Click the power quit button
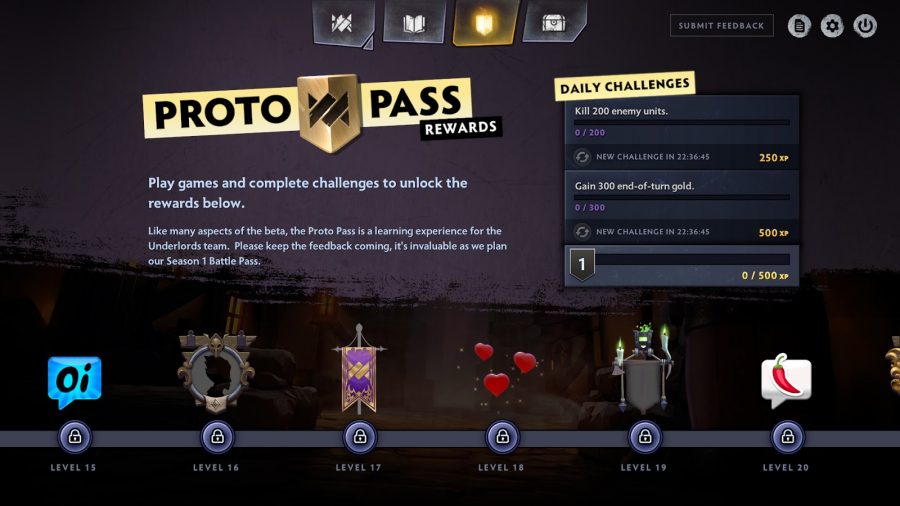900x506 pixels. click(x=865, y=26)
